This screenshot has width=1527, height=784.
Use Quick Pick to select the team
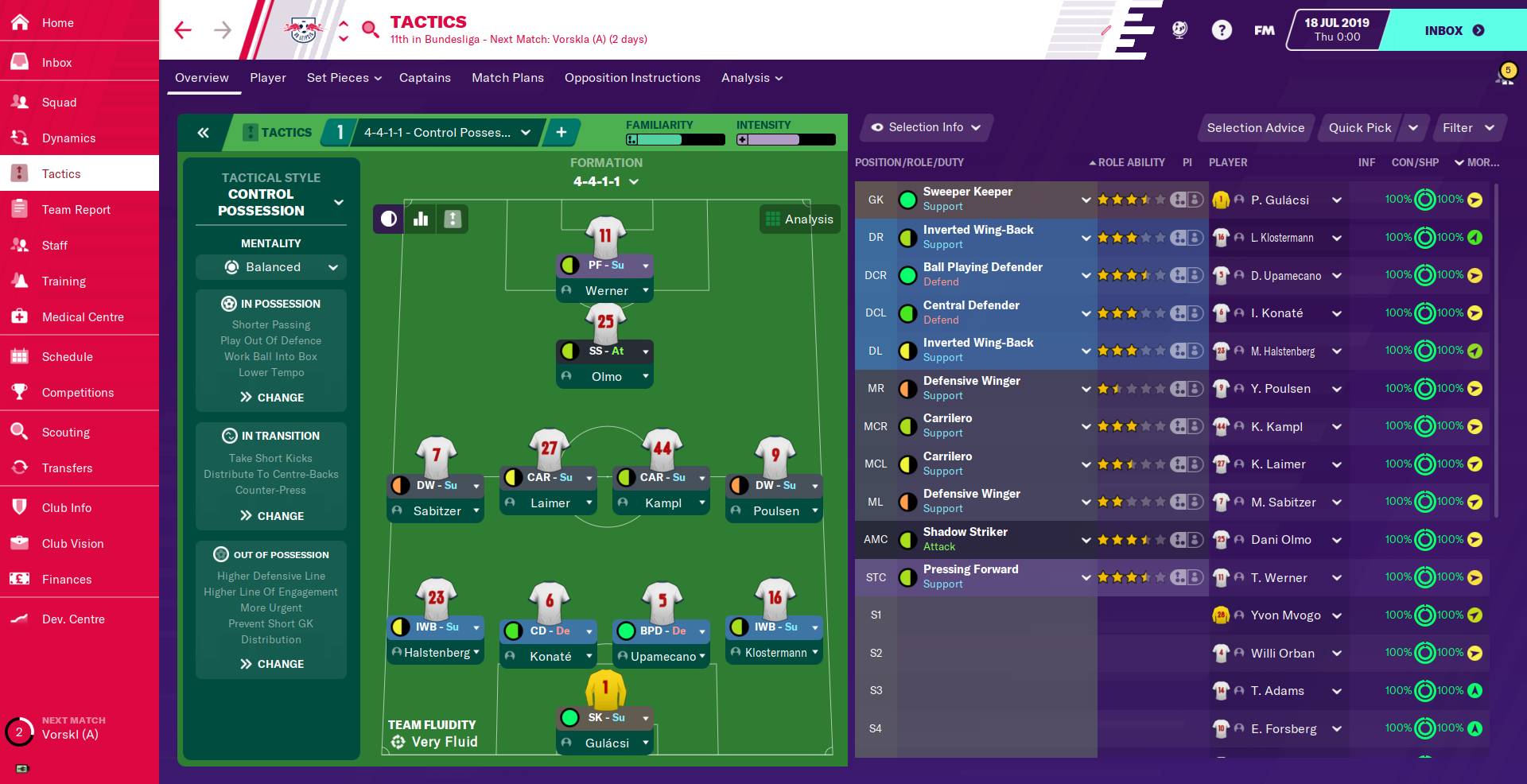[x=1359, y=128]
